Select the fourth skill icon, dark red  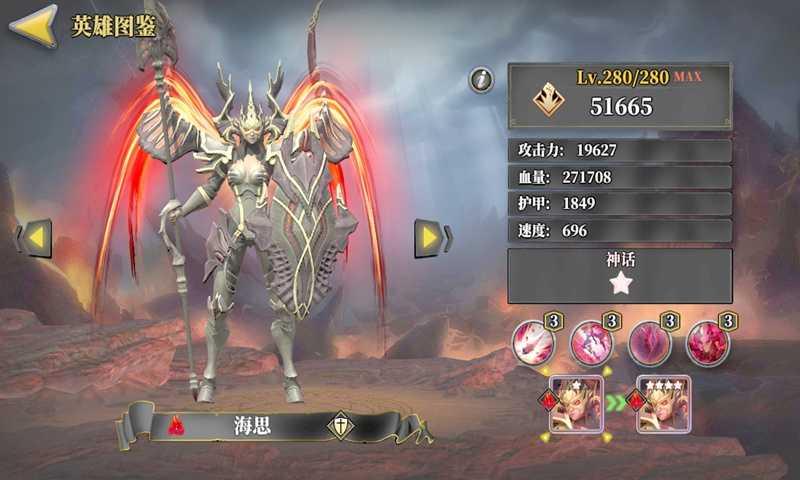pos(707,344)
